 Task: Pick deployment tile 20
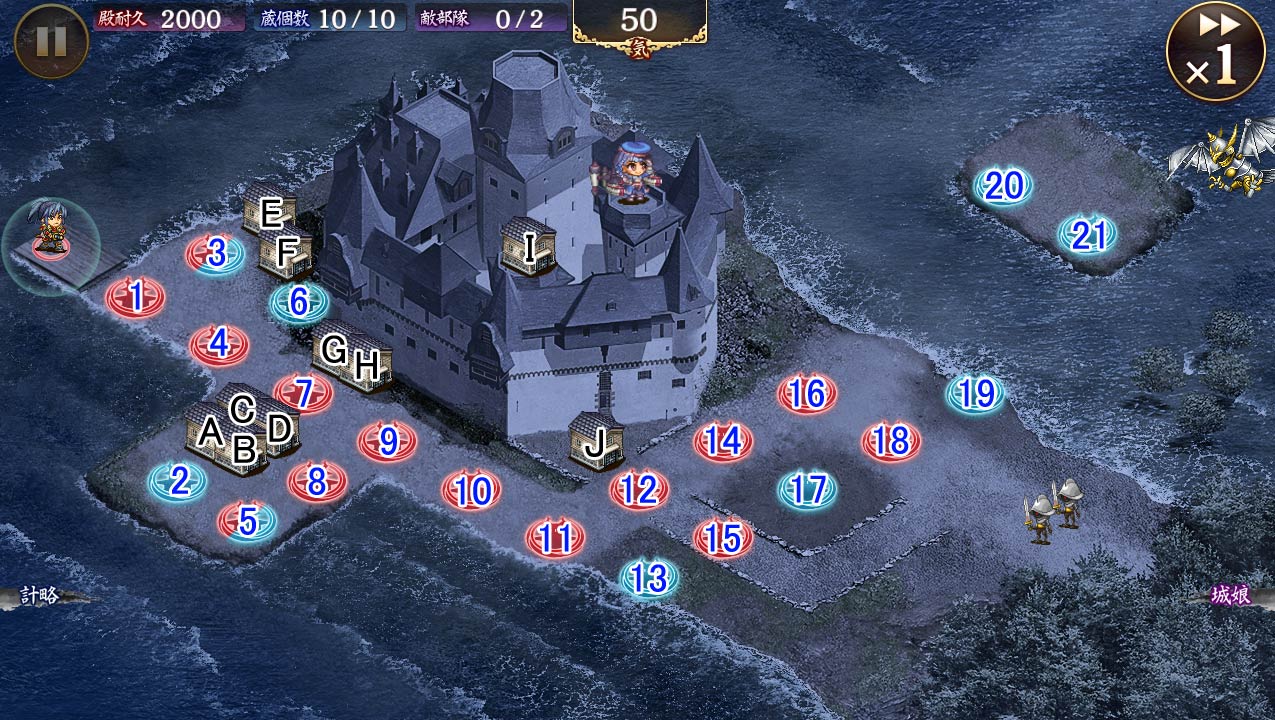1003,186
